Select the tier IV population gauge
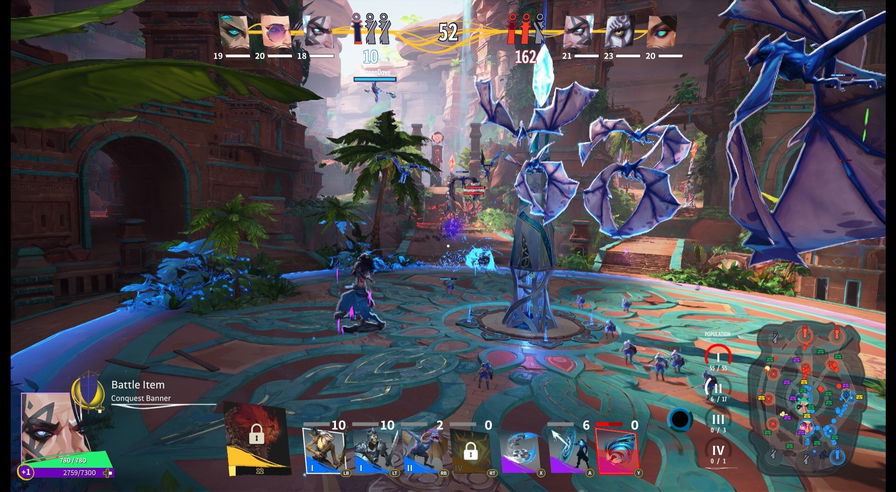The height and width of the screenshot is (492, 896). coord(717,451)
